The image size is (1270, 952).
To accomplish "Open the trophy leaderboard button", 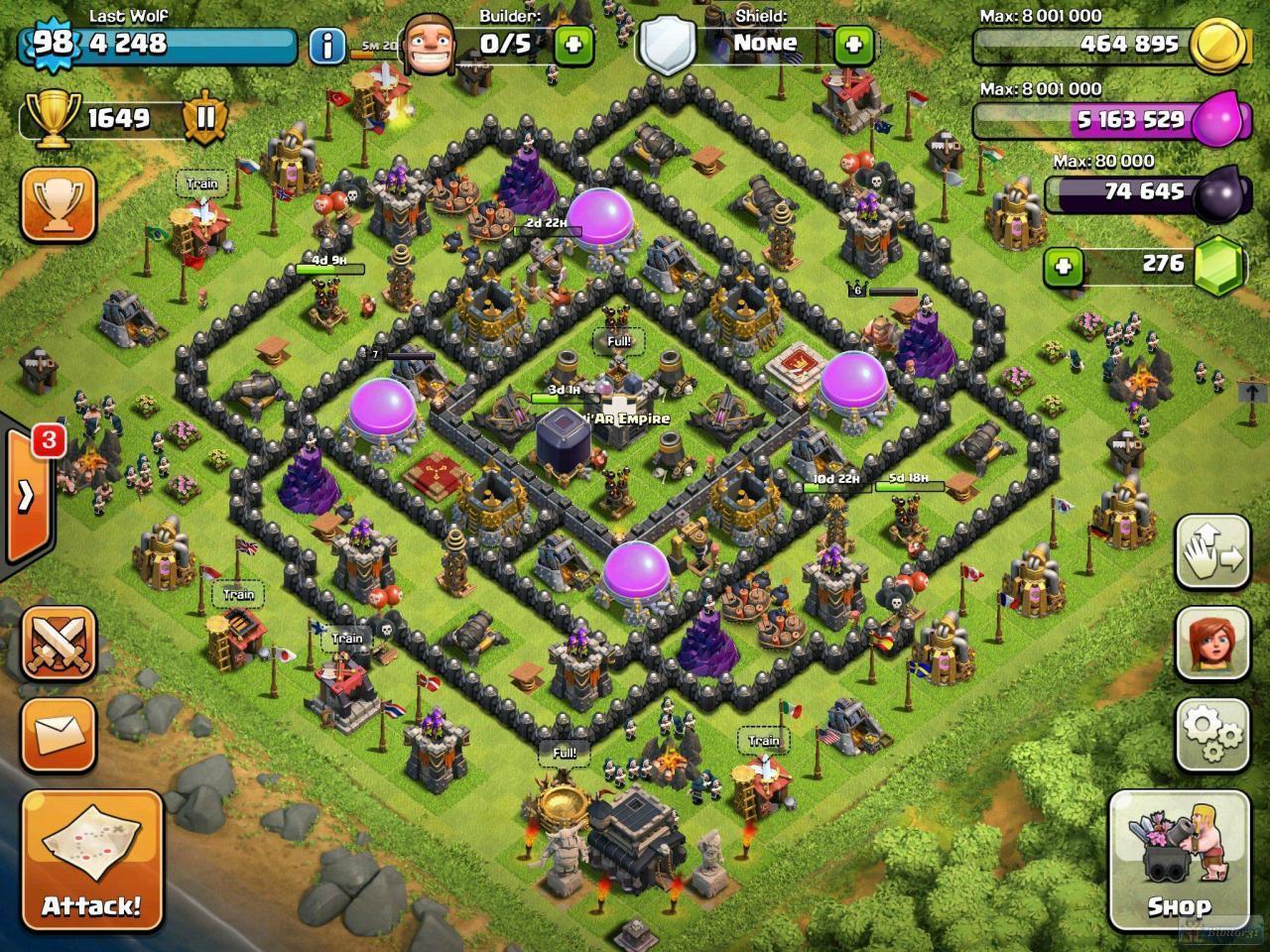I will pyautogui.click(x=59, y=204).
